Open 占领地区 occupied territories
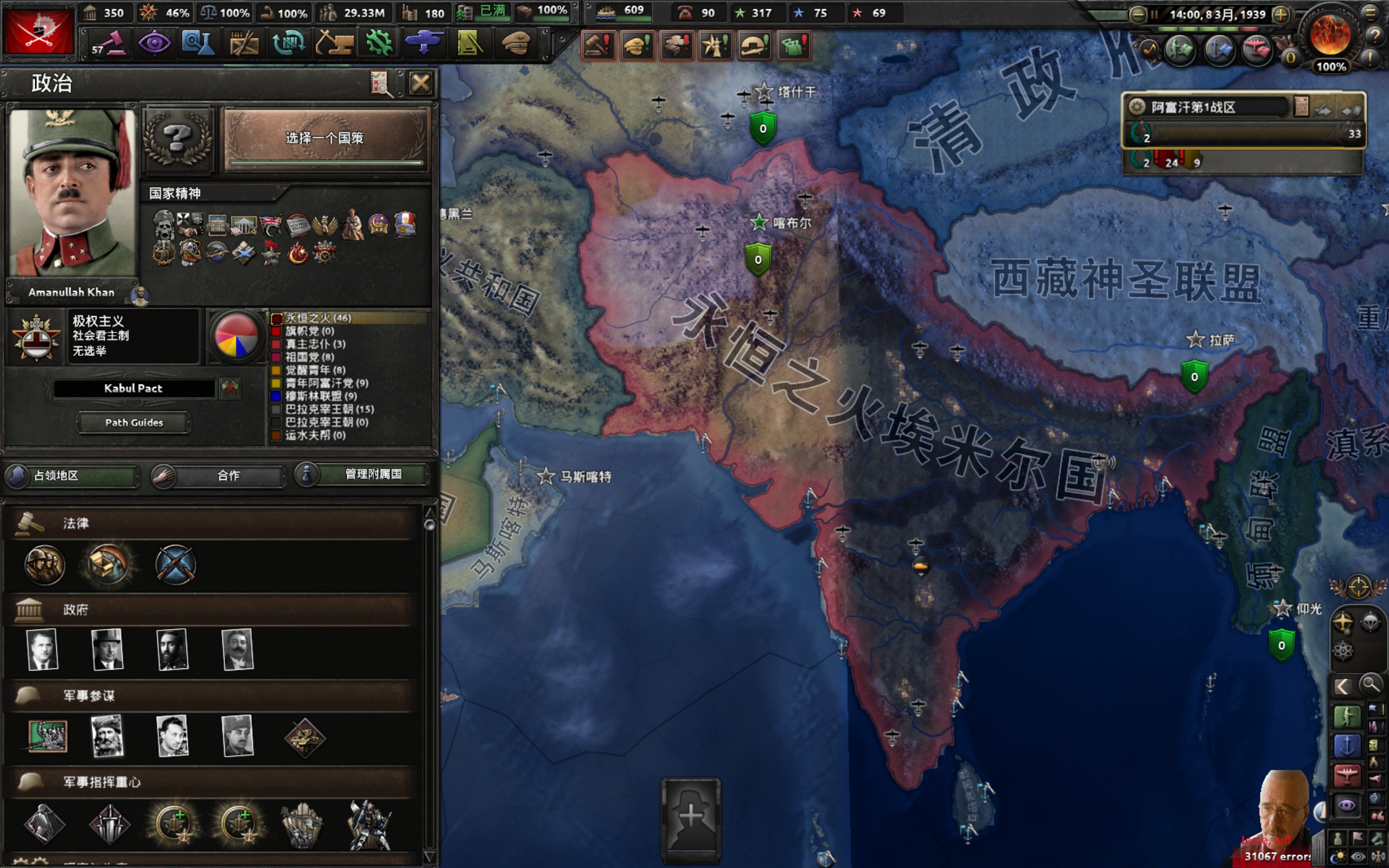 [x=72, y=475]
